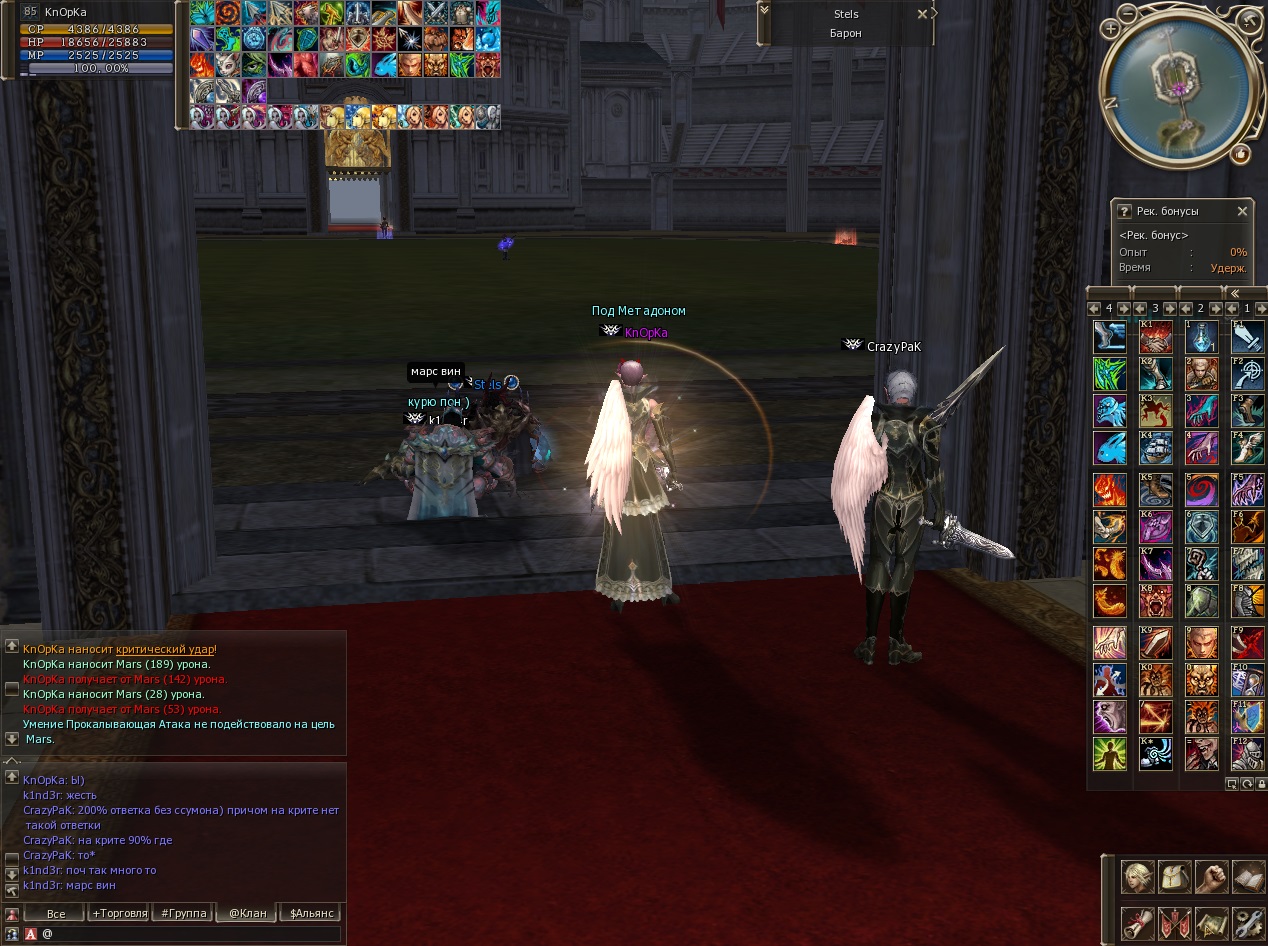Activate the K1 handshake action slot

coord(1156,337)
